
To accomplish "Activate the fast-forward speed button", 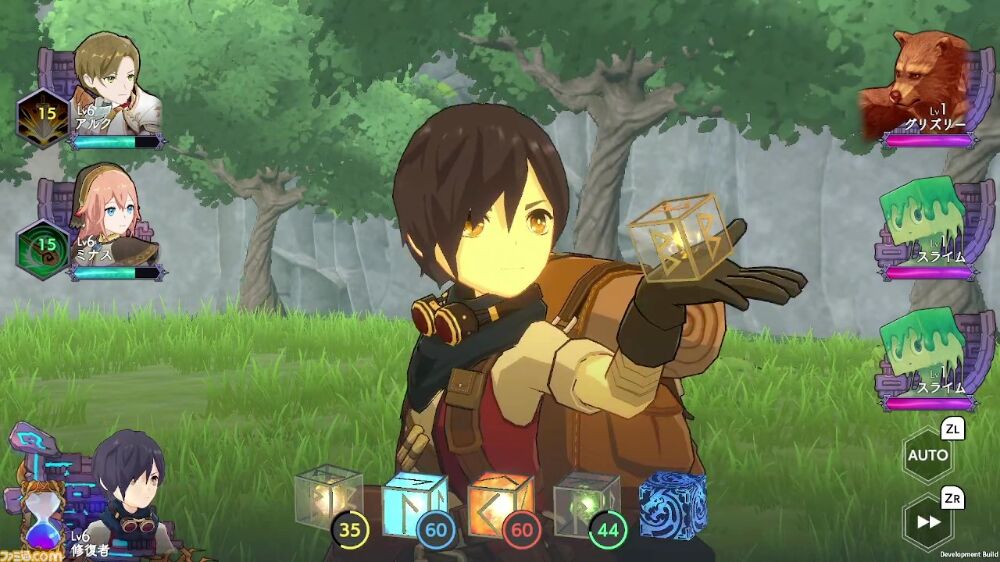I will coord(927,521).
